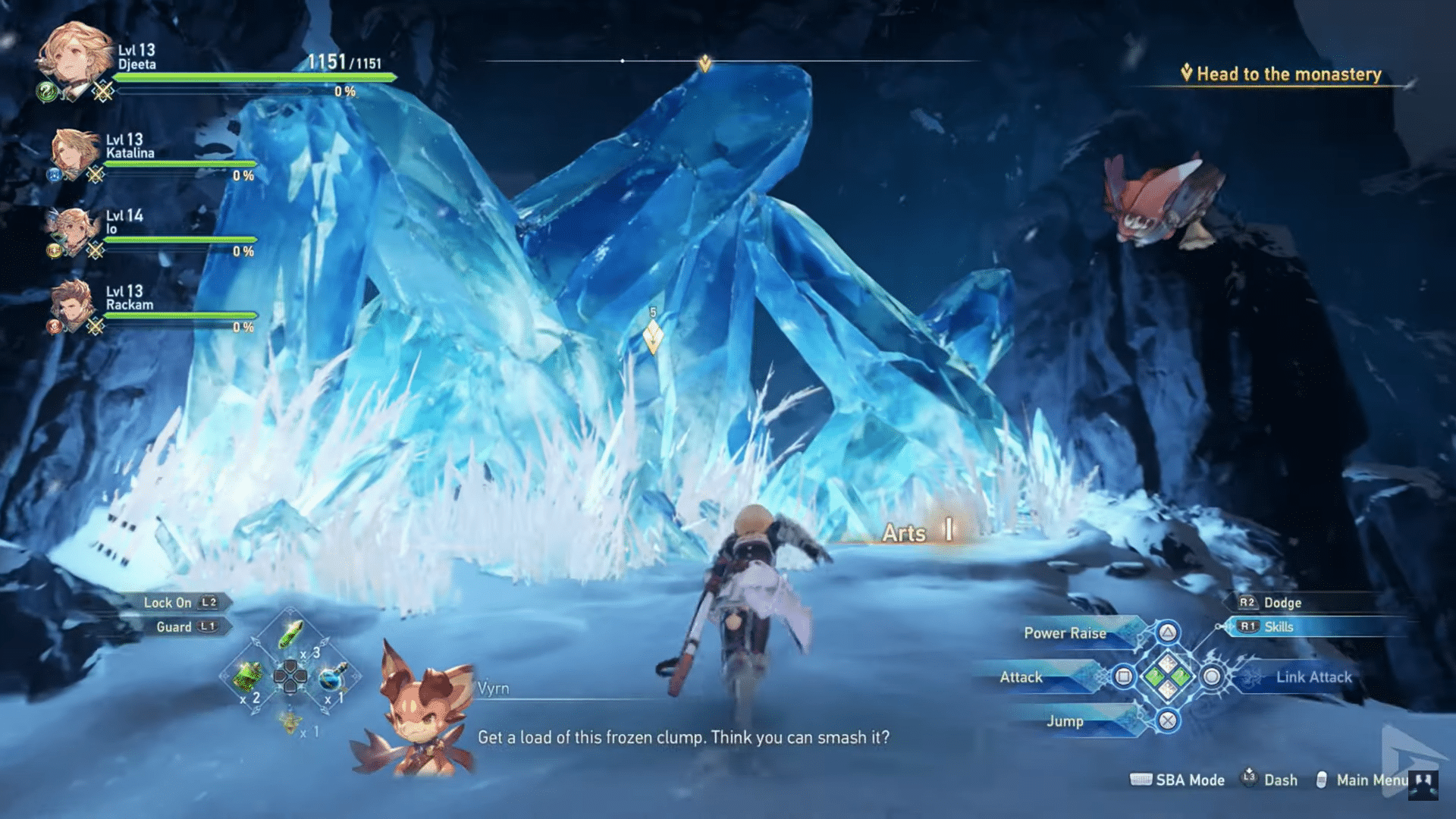
Task: Click the L3 stick icon next to Dash
Action: [1250, 779]
